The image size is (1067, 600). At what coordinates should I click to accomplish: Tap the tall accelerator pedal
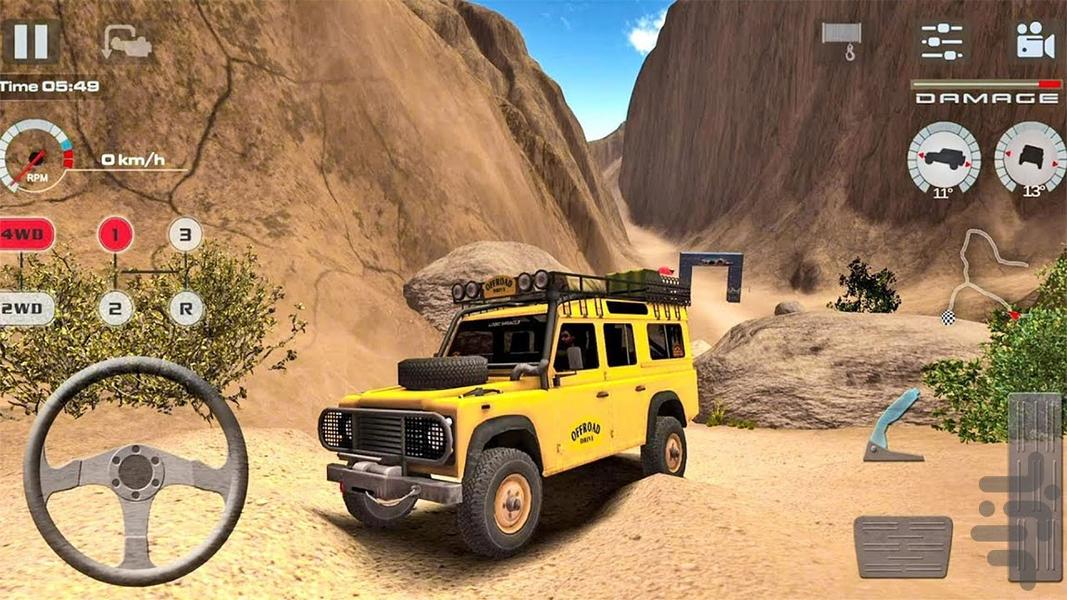(x=1034, y=485)
